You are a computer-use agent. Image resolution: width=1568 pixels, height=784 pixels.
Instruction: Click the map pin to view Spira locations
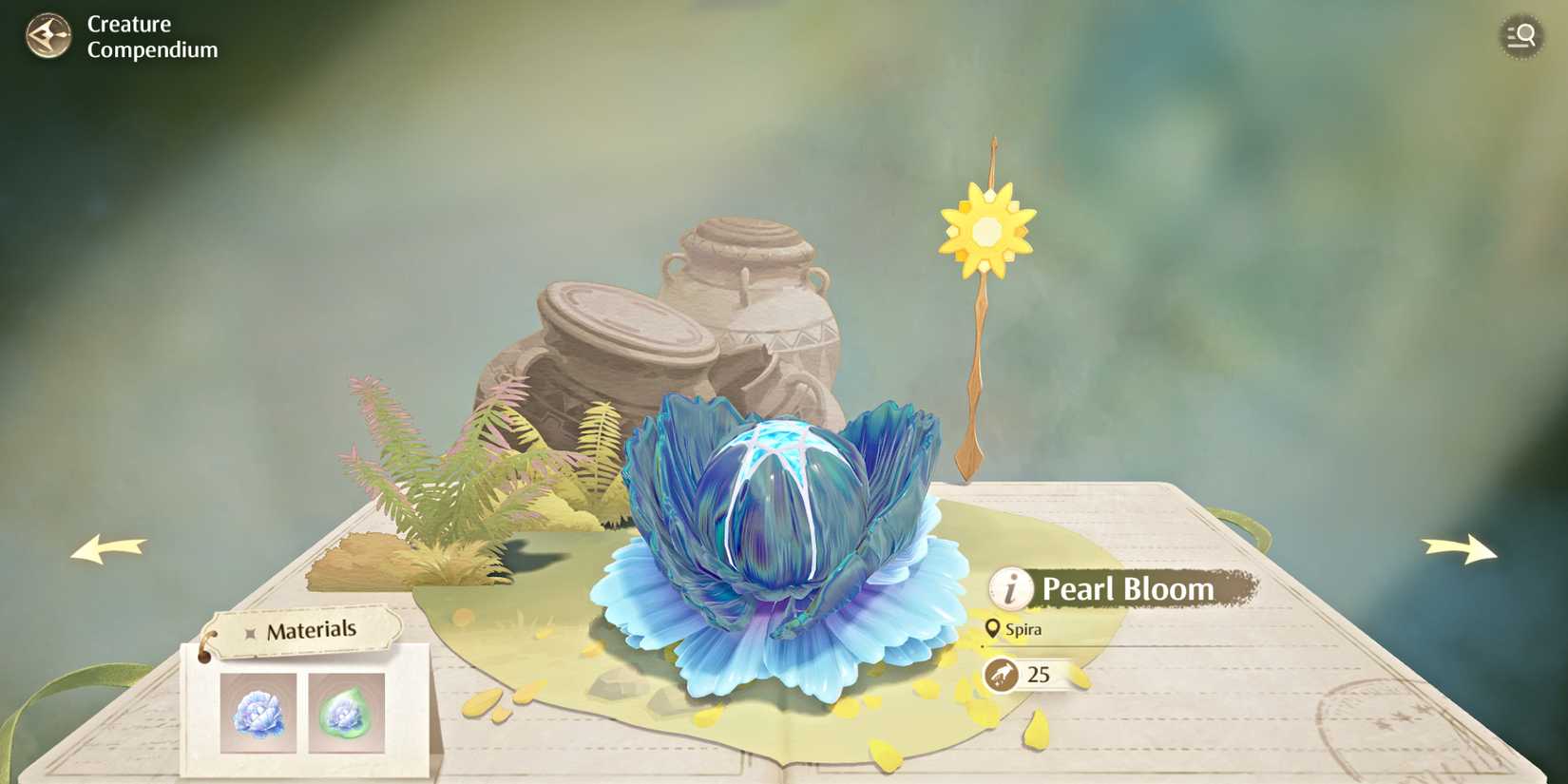992,628
